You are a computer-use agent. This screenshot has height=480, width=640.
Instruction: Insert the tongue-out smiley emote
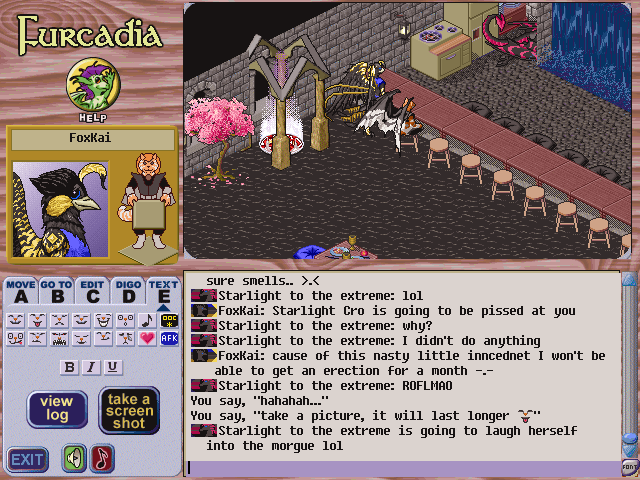tap(37, 320)
